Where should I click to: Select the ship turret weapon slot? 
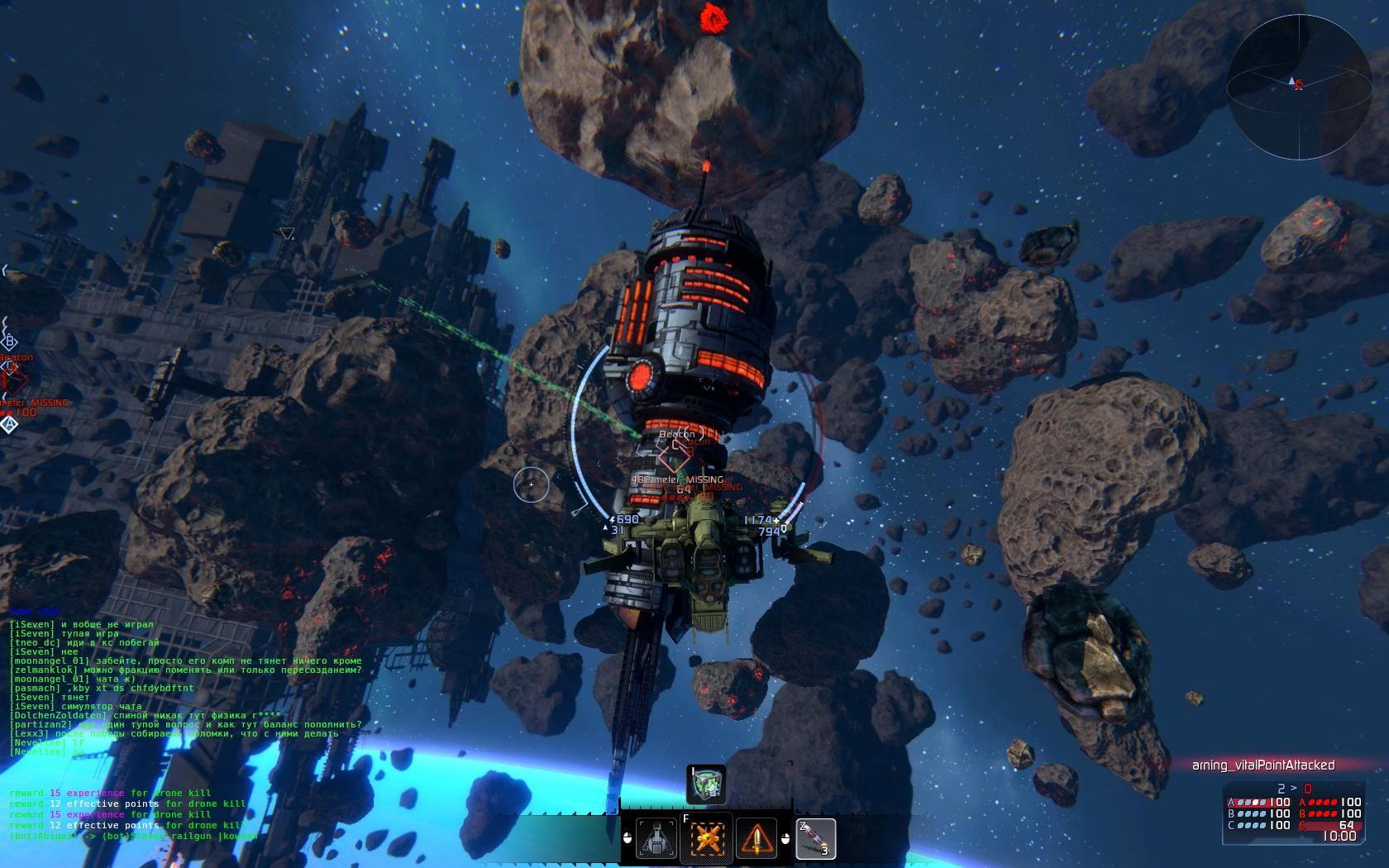point(657,838)
